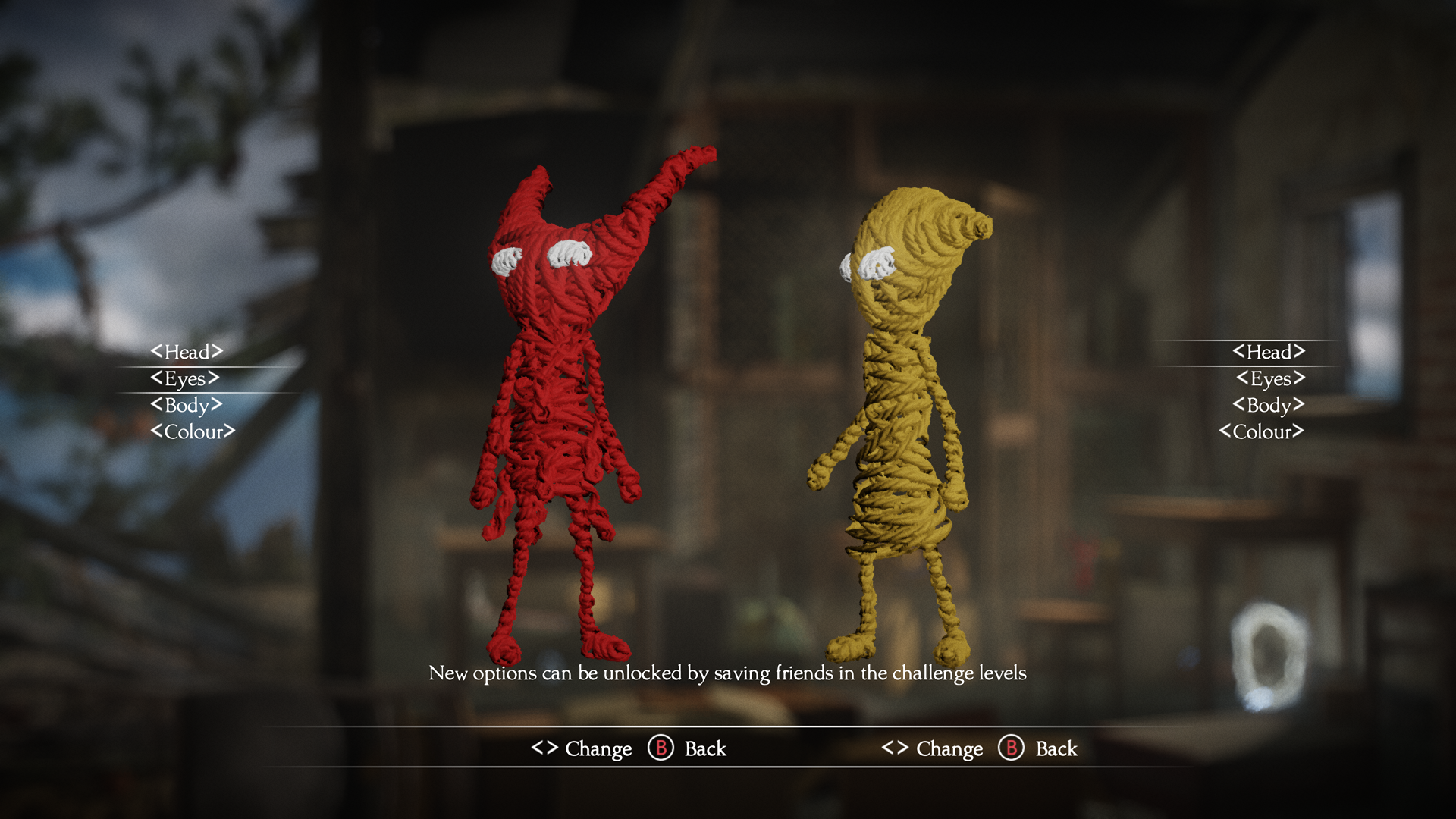1456x819 pixels.
Task: Click previous arrow on yellow Yarny's Body
Action: [x=1239, y=405]
